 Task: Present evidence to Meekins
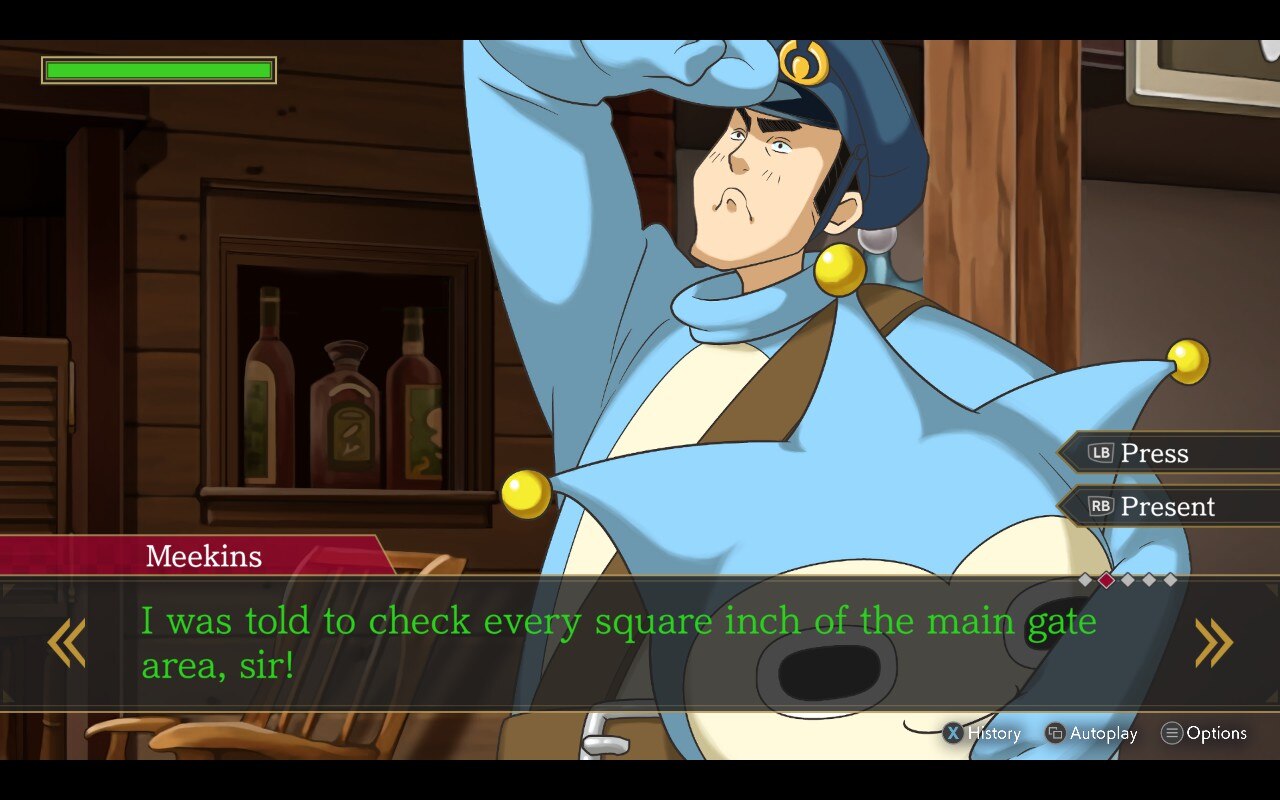click(x=1170, y=507)
